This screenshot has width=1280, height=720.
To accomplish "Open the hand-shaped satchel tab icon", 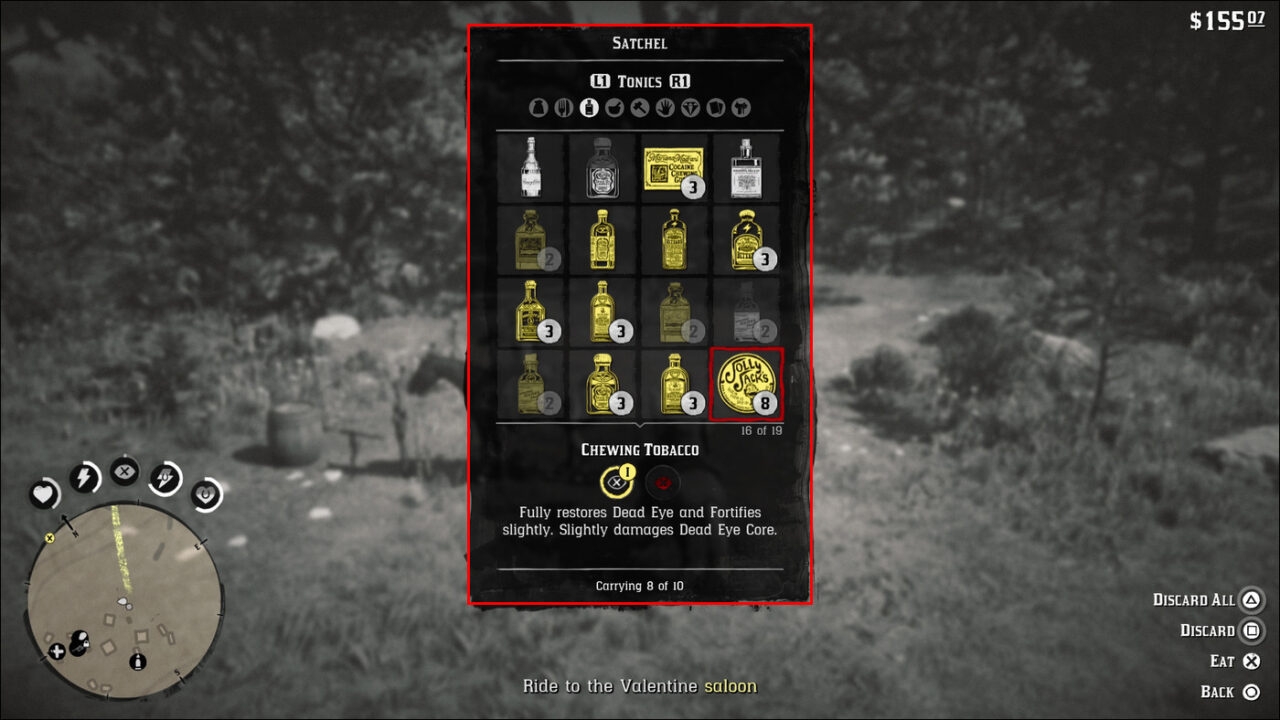I will click(x=664, y=107).
